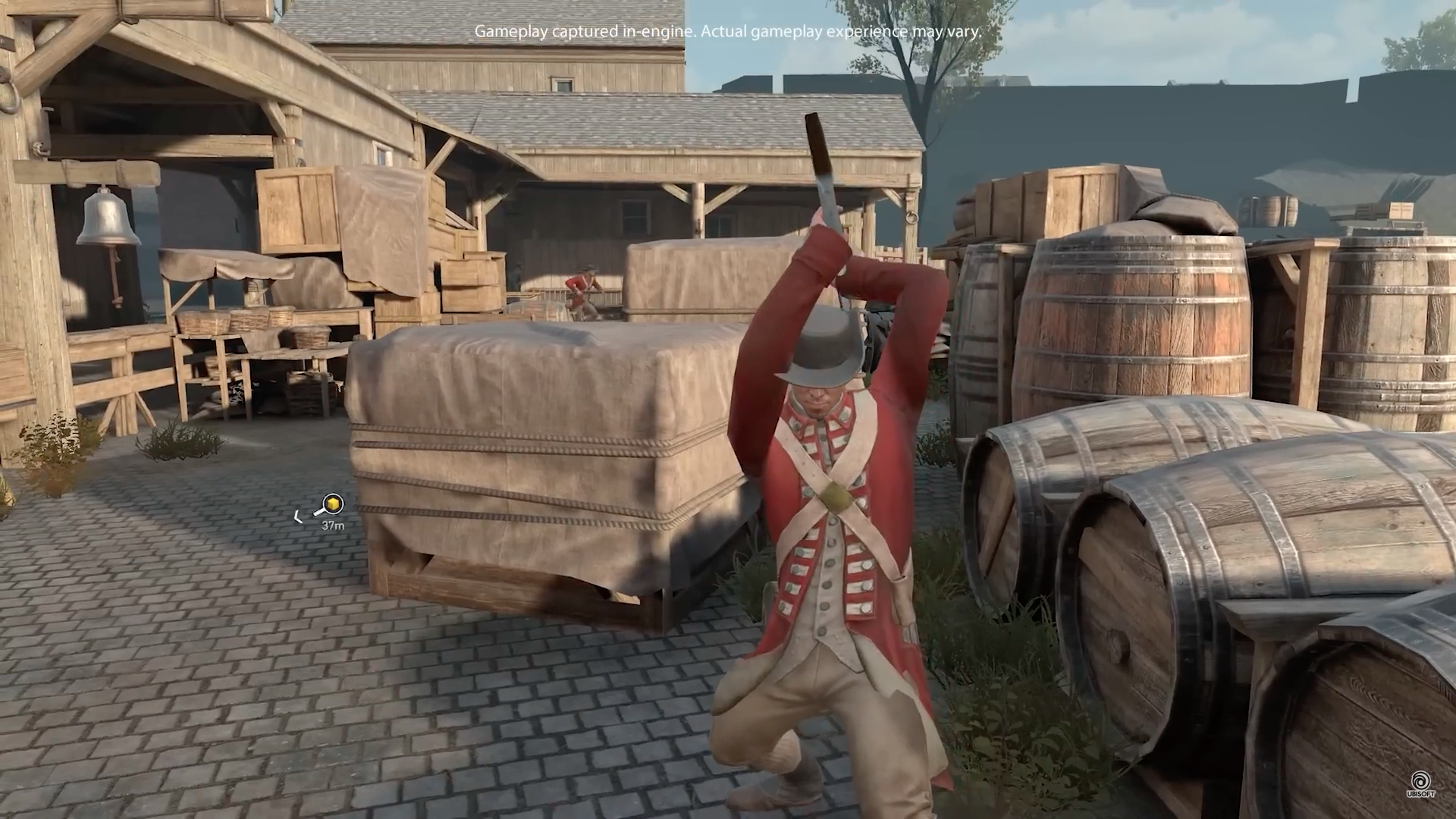Click the gameplay disclaimer text banner
1456x819 pixels.
[x=726, y=33]
